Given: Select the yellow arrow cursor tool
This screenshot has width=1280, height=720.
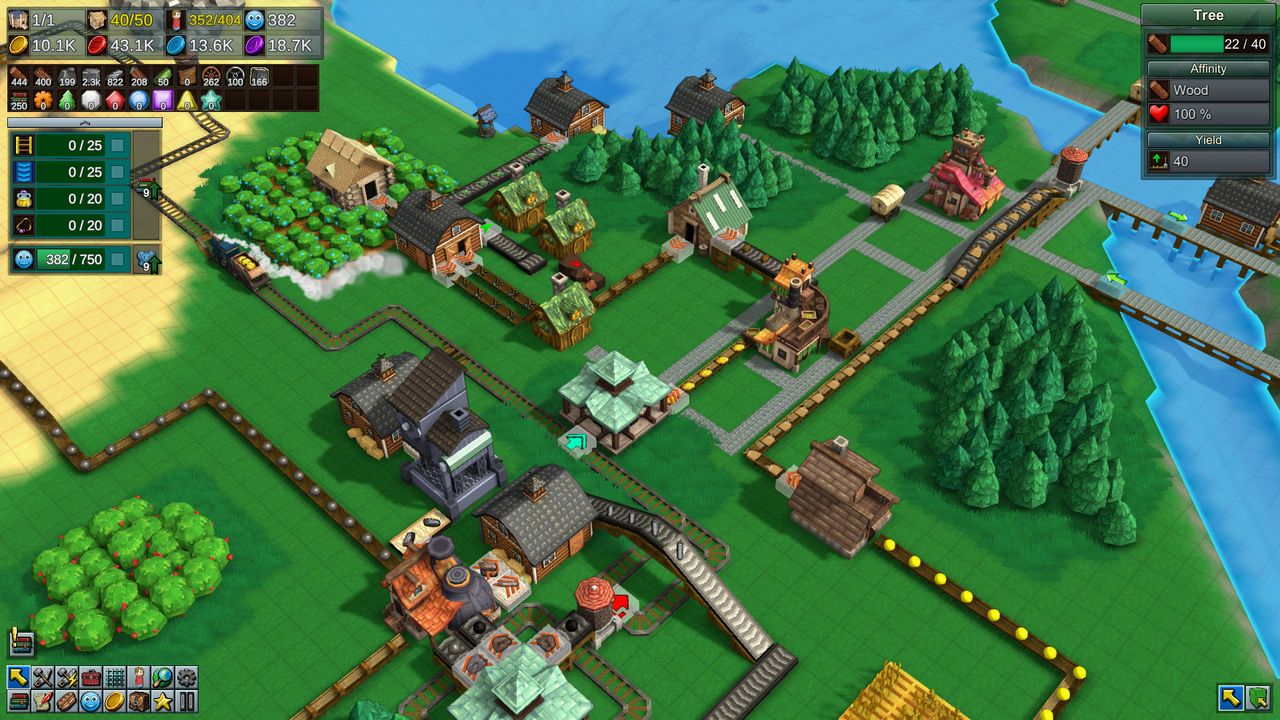Looking at the screenshot, I should pos(18,677).
